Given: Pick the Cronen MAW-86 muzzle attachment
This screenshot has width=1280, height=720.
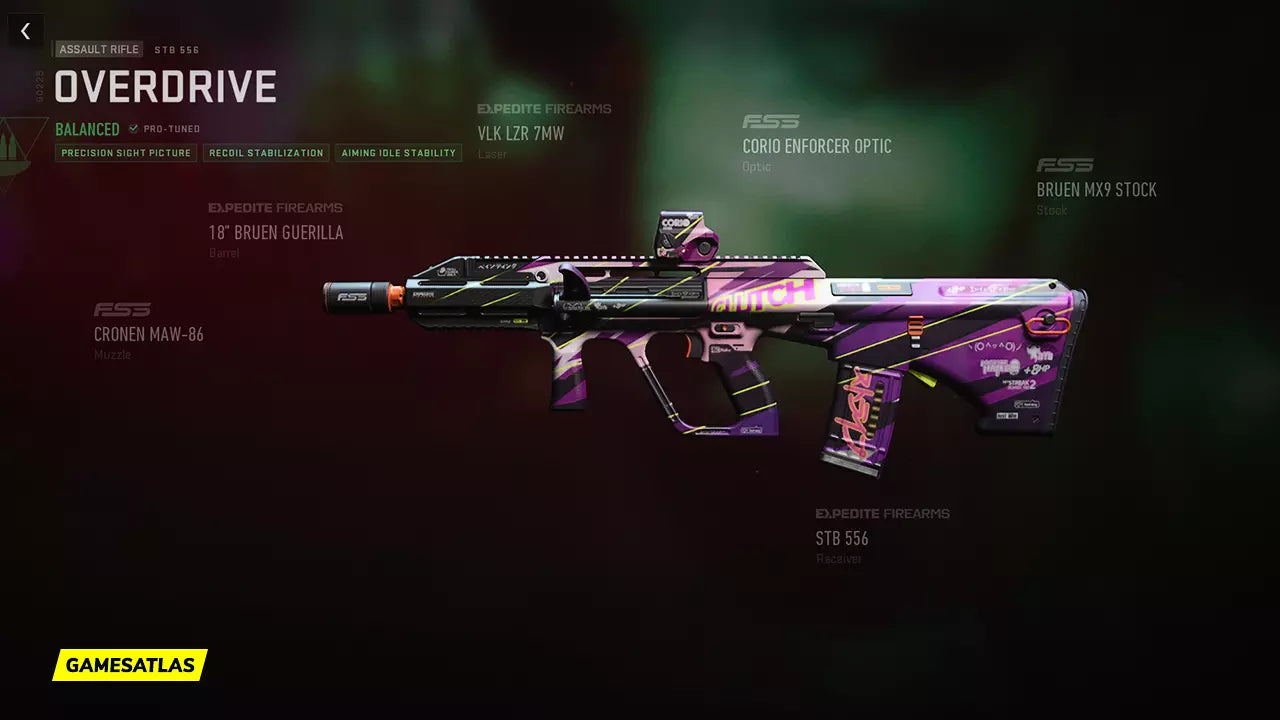Looking at the screenshot, I should point(149,334).
